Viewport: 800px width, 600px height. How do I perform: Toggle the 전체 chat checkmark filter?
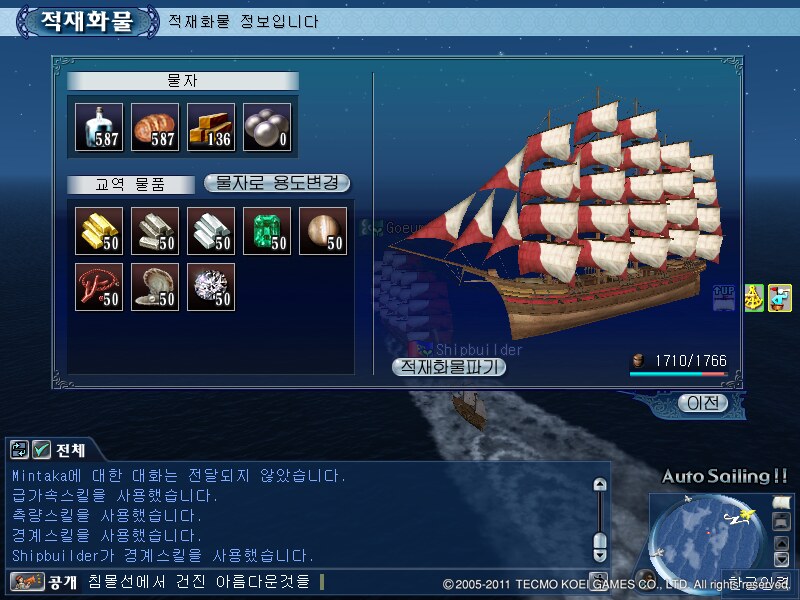[42, 450]
